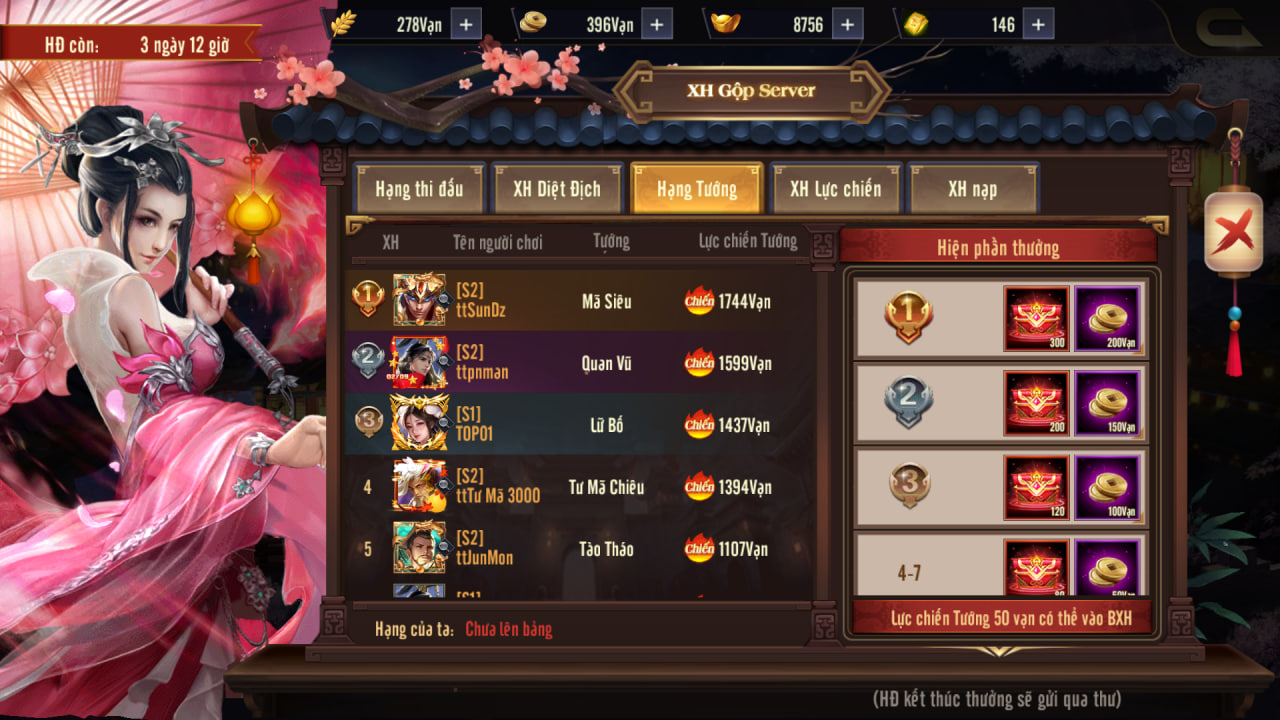Select the TOP01 player row
Image resolution: width=1280 pixels, height=720 pixels.
click(578, 425)
